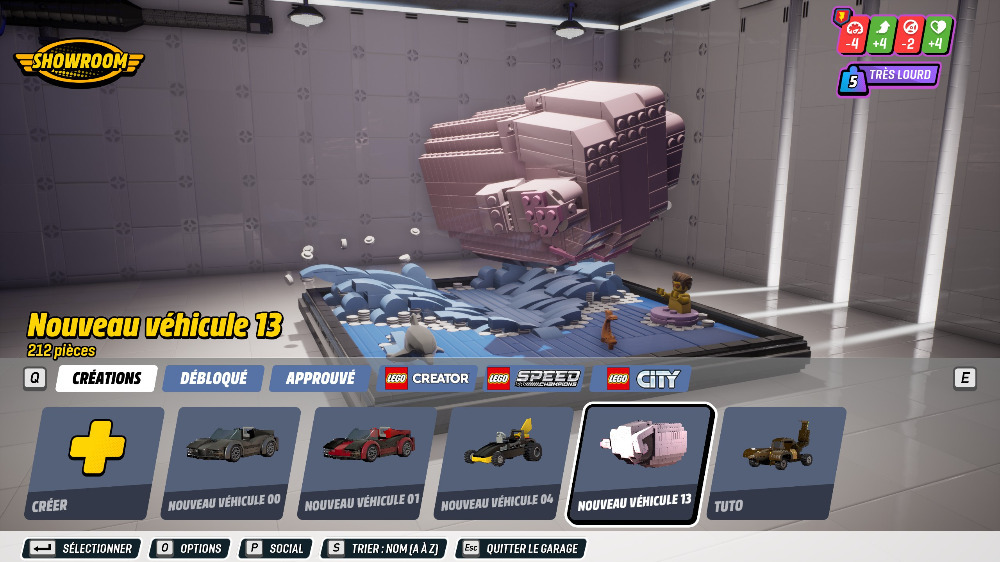Viewport: 1000px width, 562px height.
Task: Change sorting with Trier : Nom
Action: click(384, 549)
